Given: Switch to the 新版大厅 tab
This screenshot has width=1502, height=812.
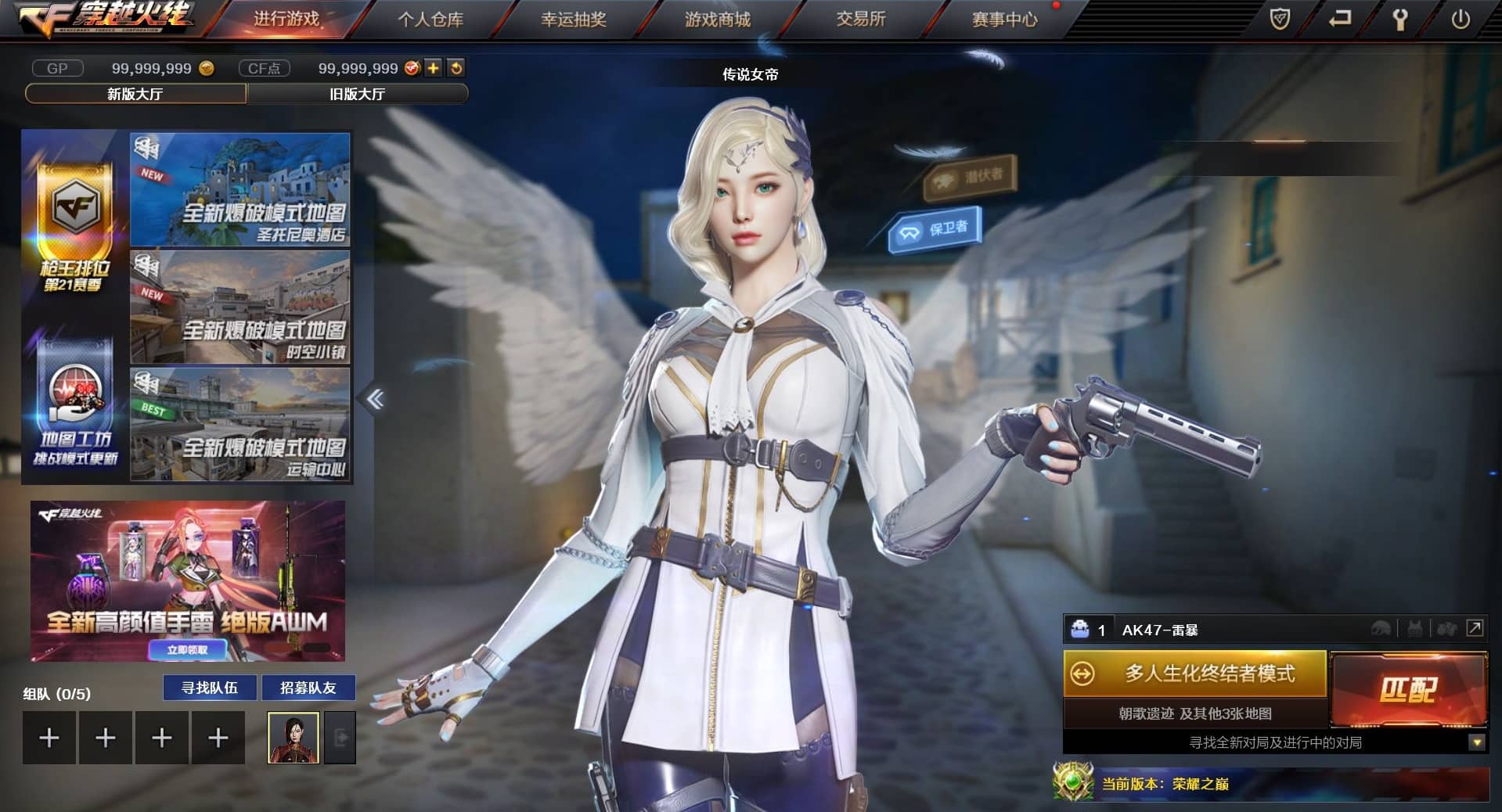Looking at the screenshot, I should click(135, 93).
